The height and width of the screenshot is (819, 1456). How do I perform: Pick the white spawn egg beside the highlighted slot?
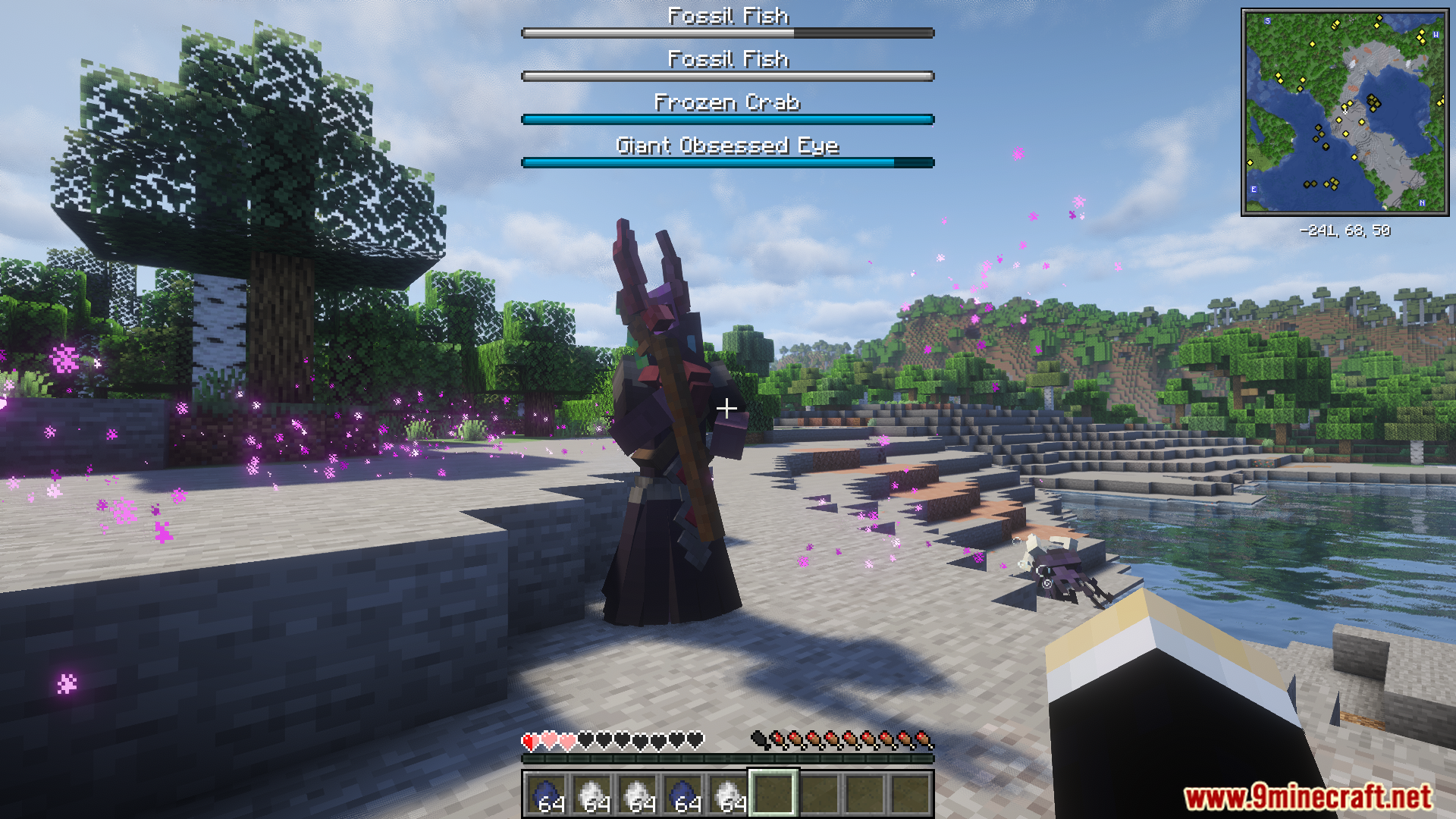tap(728, 794)
